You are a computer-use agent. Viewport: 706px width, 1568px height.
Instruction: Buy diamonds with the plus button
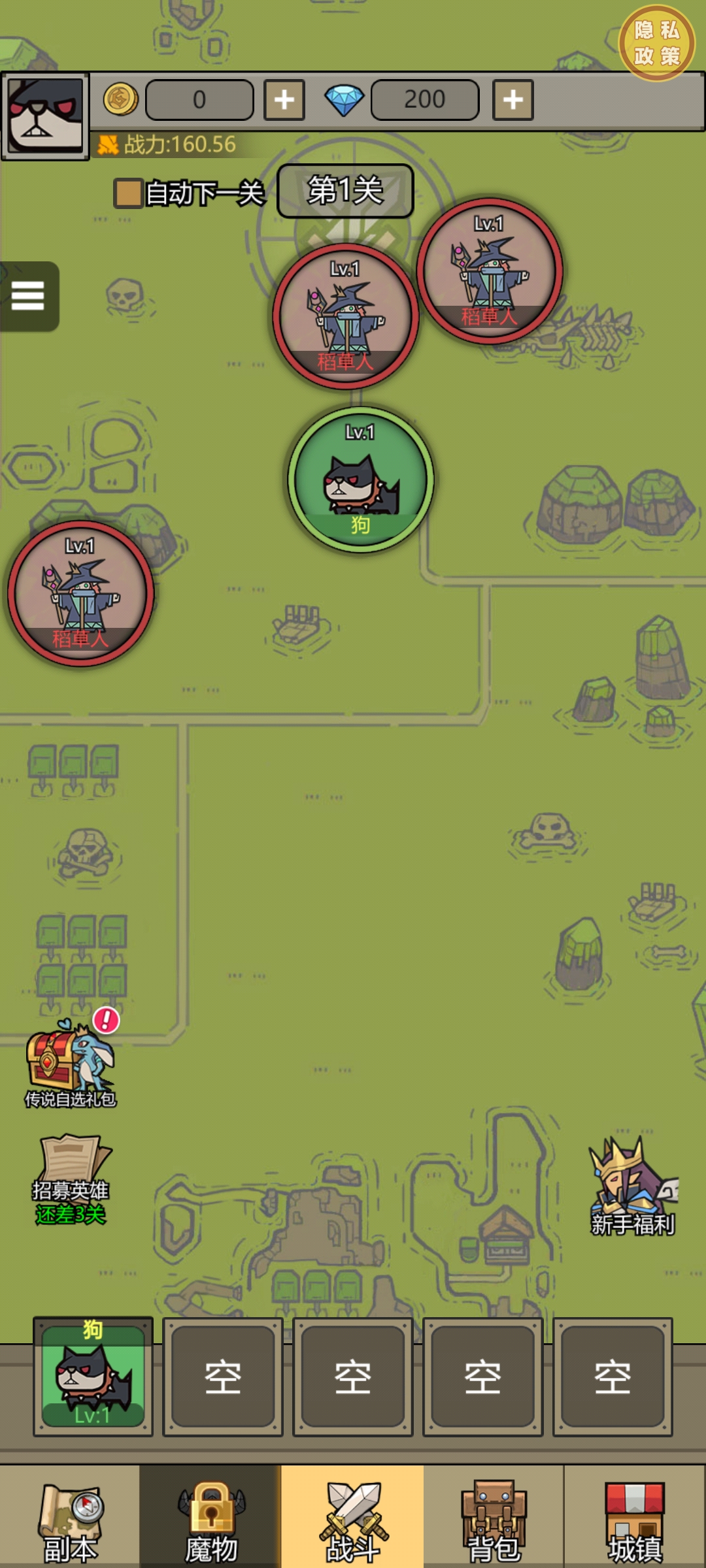click(x=513, y=100)
